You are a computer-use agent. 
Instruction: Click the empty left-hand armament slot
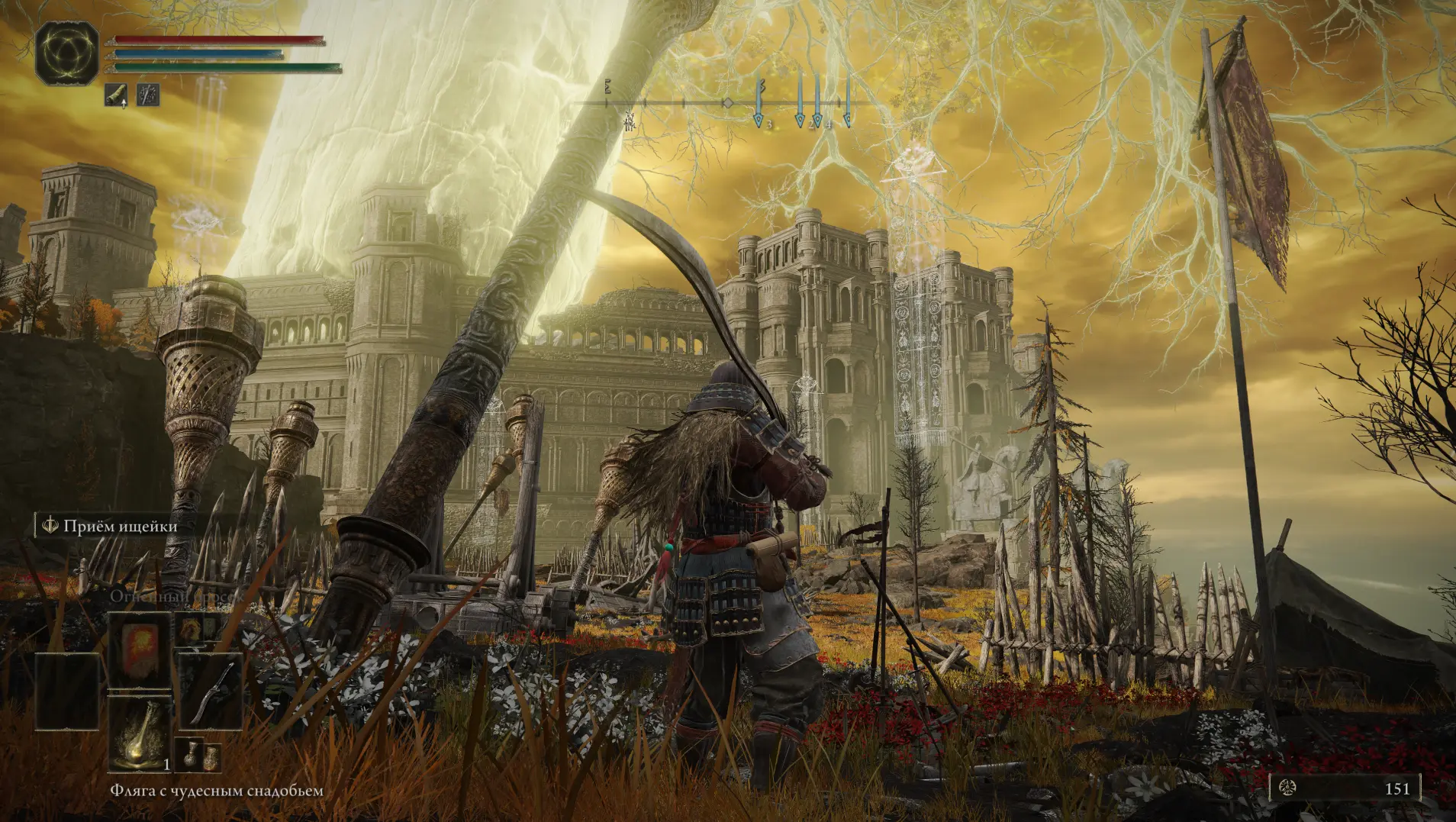67,692
